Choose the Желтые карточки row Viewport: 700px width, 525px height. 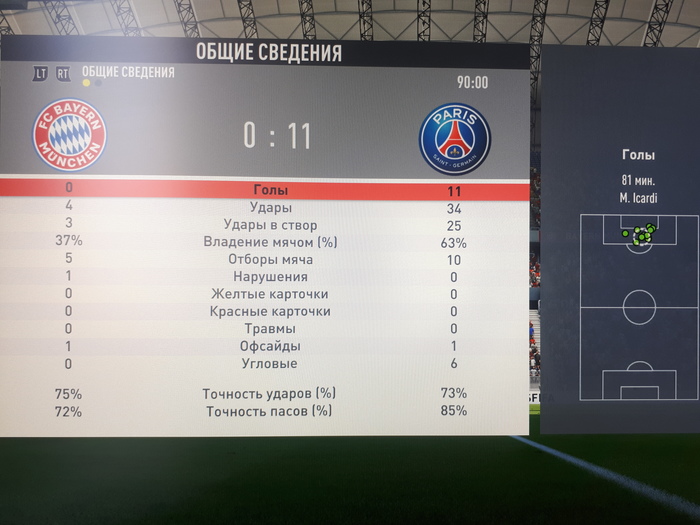tap(269, 294)
